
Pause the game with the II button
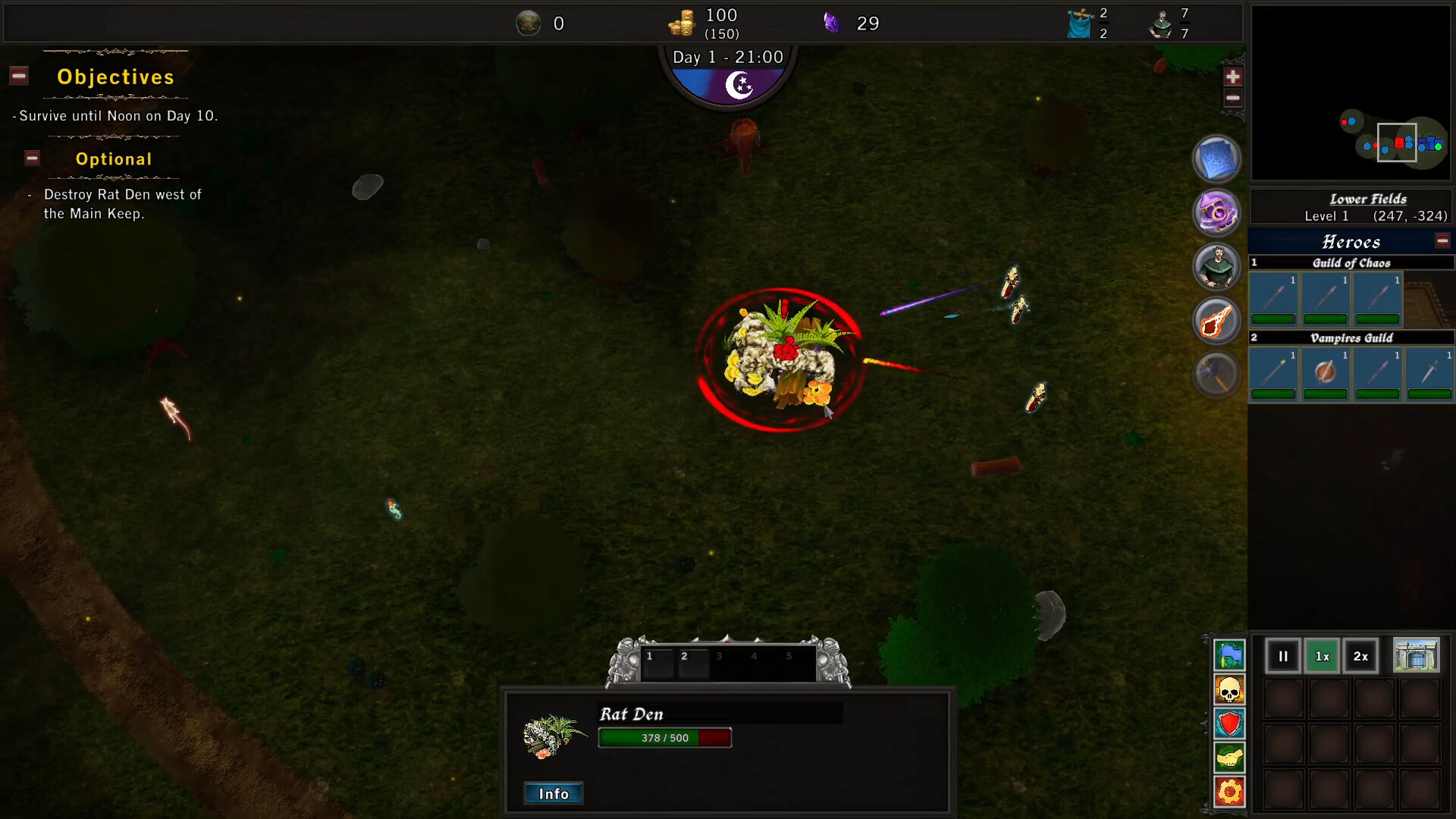pyautogui.click(x=1283, y=656)
